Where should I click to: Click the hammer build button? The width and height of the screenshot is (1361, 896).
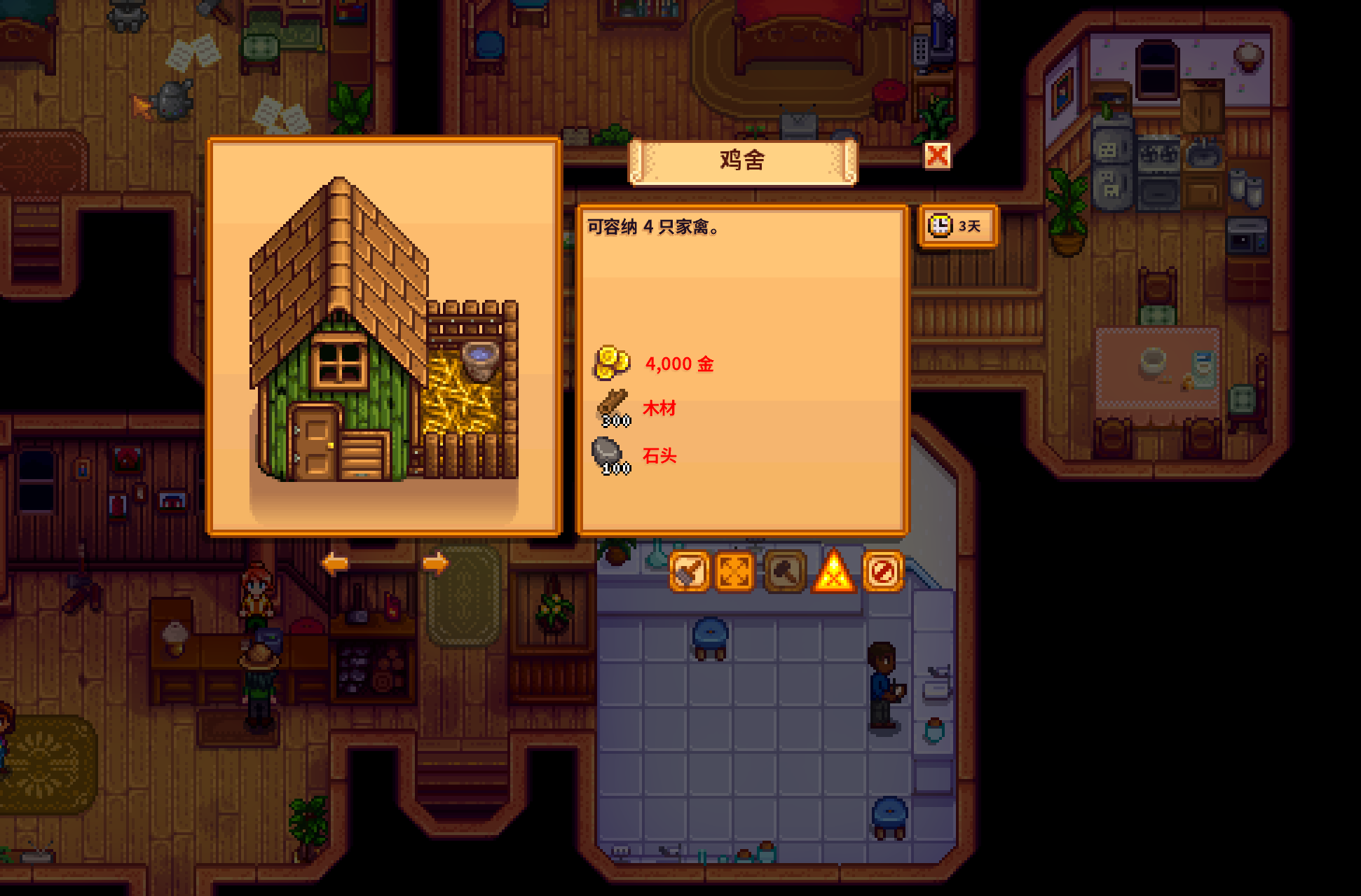[784, 572]
